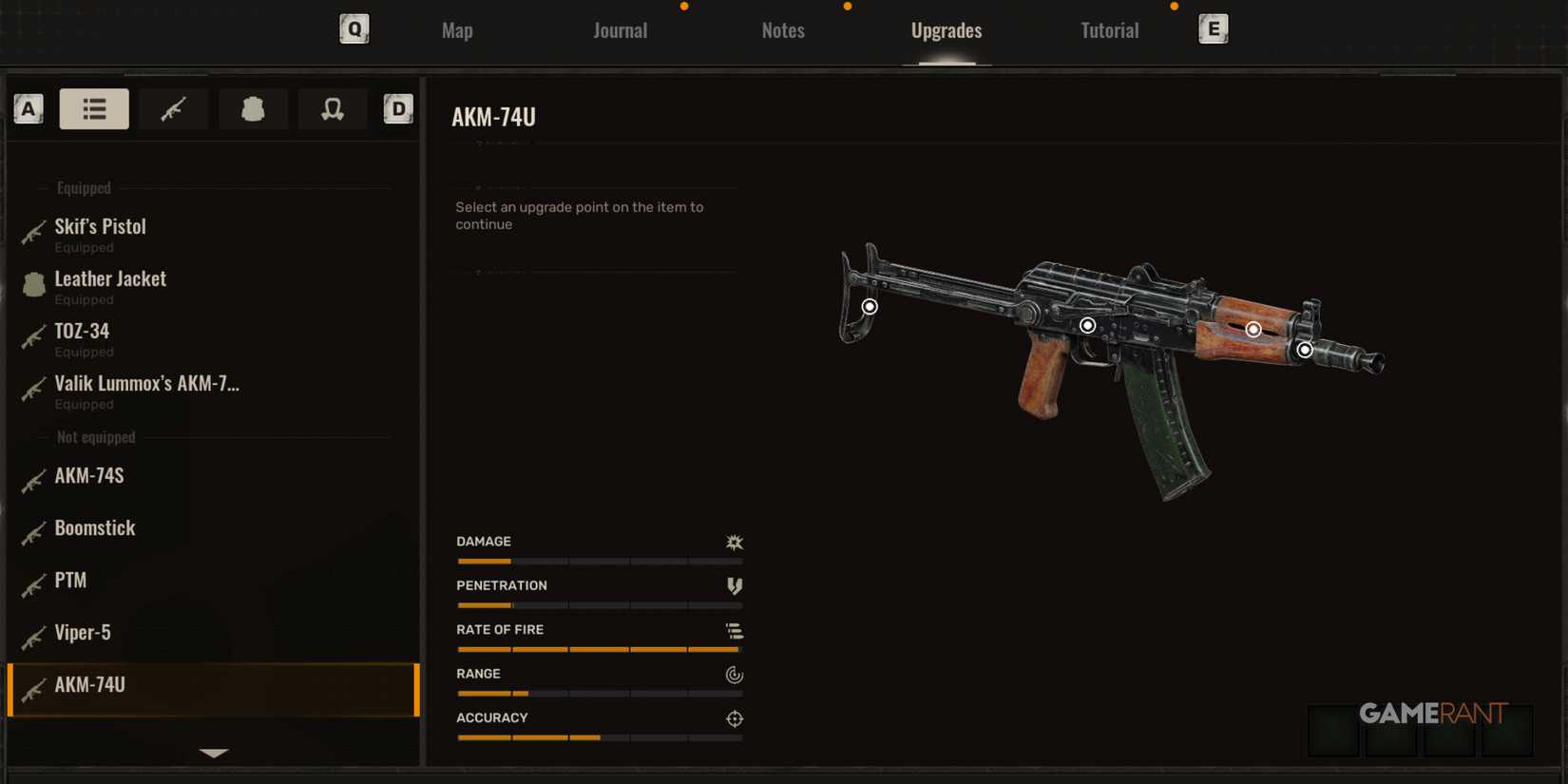Select the stock upgrade point on the AKM-74U
The width and height of the screenshot is (1568, 784).
pyautogui.click(x=870, y=306)
